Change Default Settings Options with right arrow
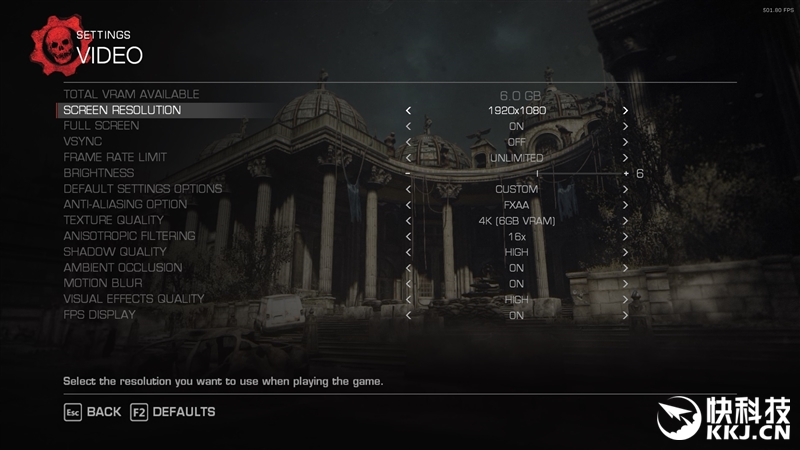Screen dimensions: 800x450 pyautogui.click(x=625, y=189)
